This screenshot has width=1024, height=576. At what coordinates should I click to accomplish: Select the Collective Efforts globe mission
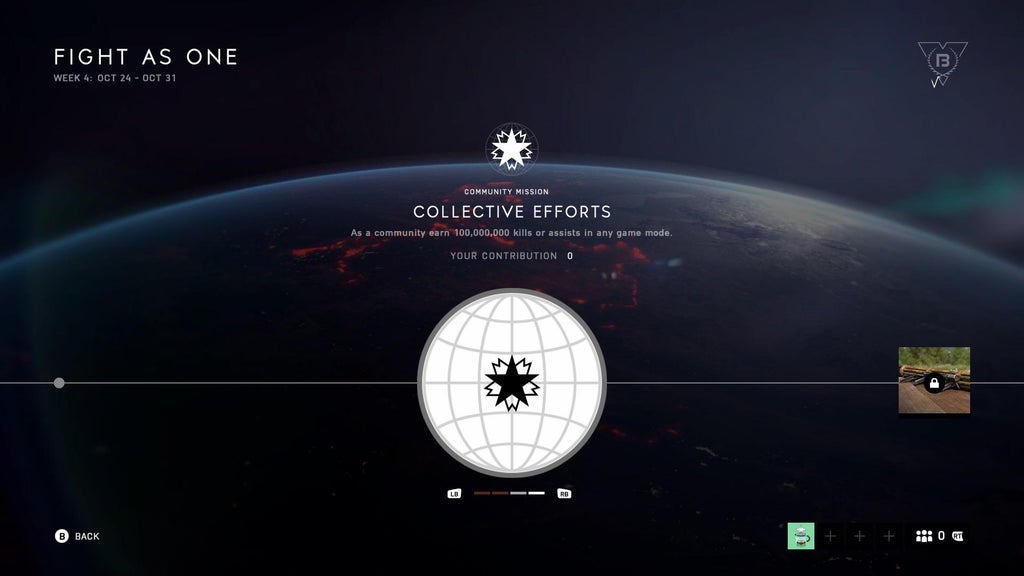pyautogui.click(x=511, y=383)
